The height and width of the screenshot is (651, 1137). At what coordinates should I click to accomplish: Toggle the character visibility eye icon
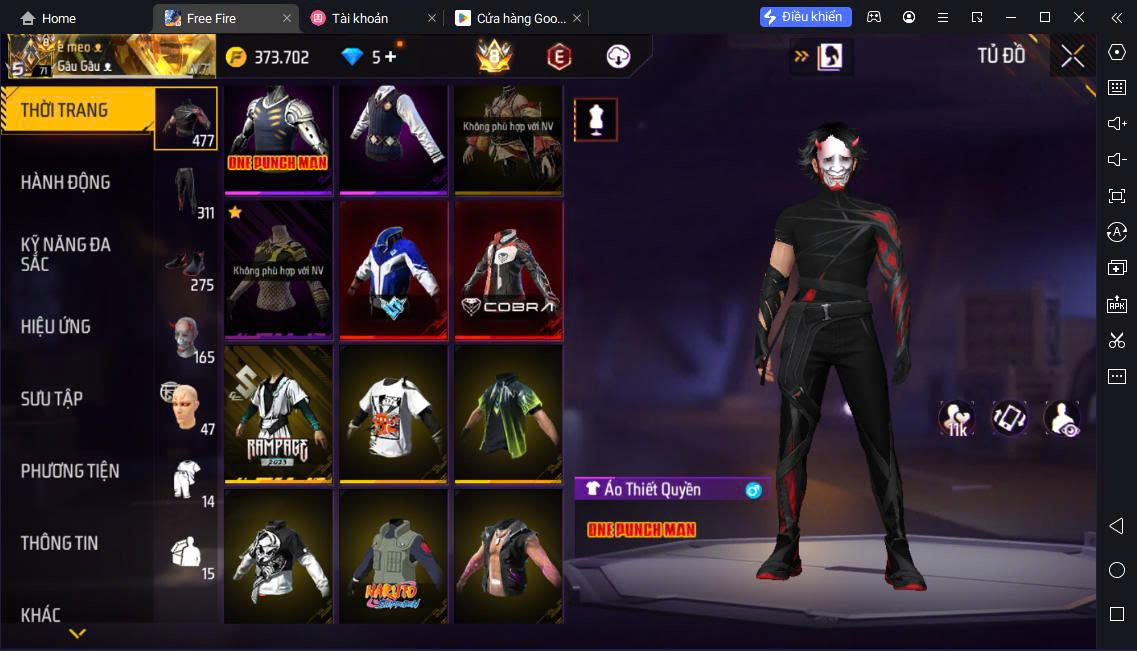pyautogui.click(x=1062, y=418)
